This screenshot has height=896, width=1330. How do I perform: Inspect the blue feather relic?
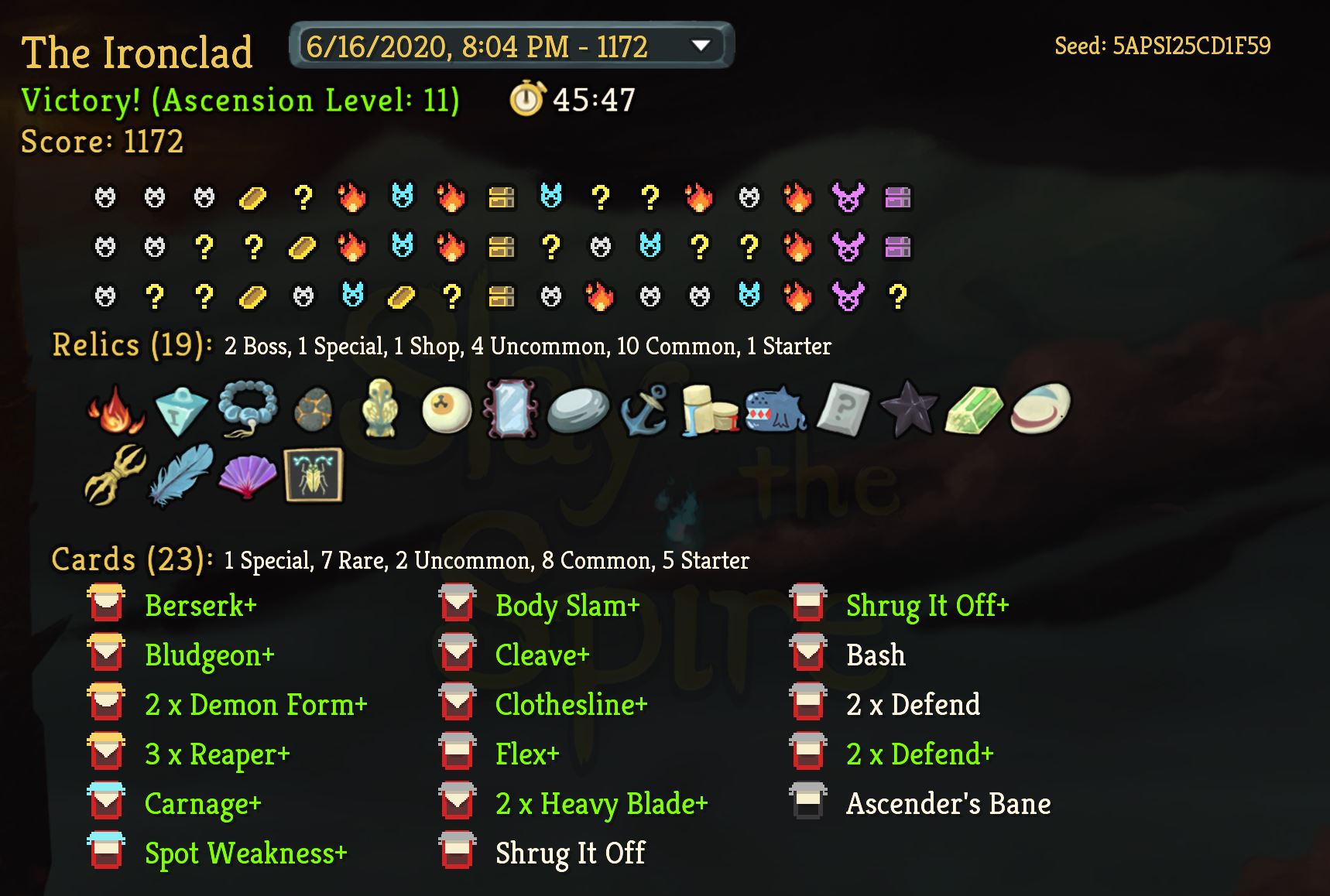pos(181,474)
